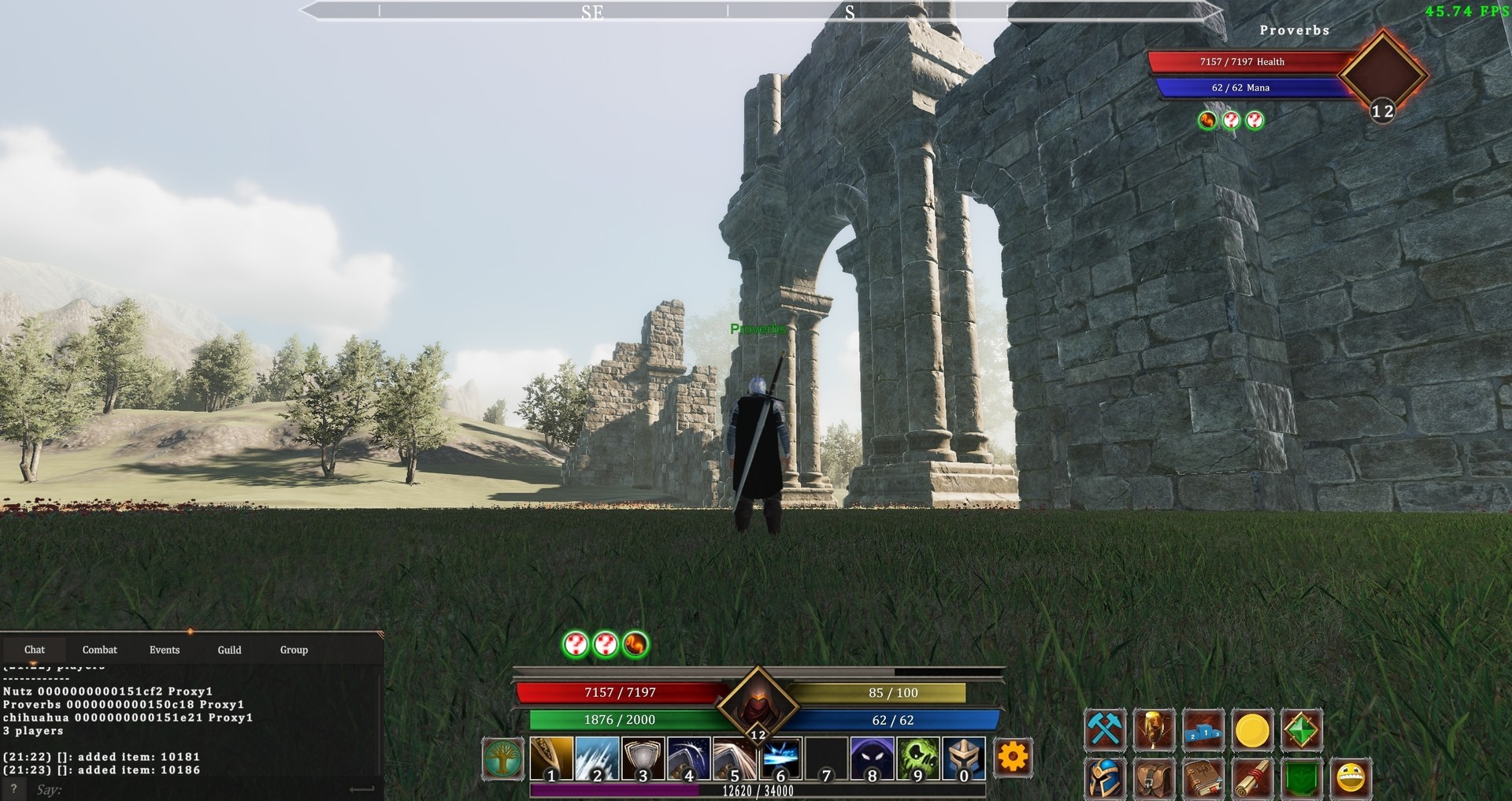Click the green tree emblem button
The height and width of the screenshot is (801, 1512).
(x=502, y=759)
